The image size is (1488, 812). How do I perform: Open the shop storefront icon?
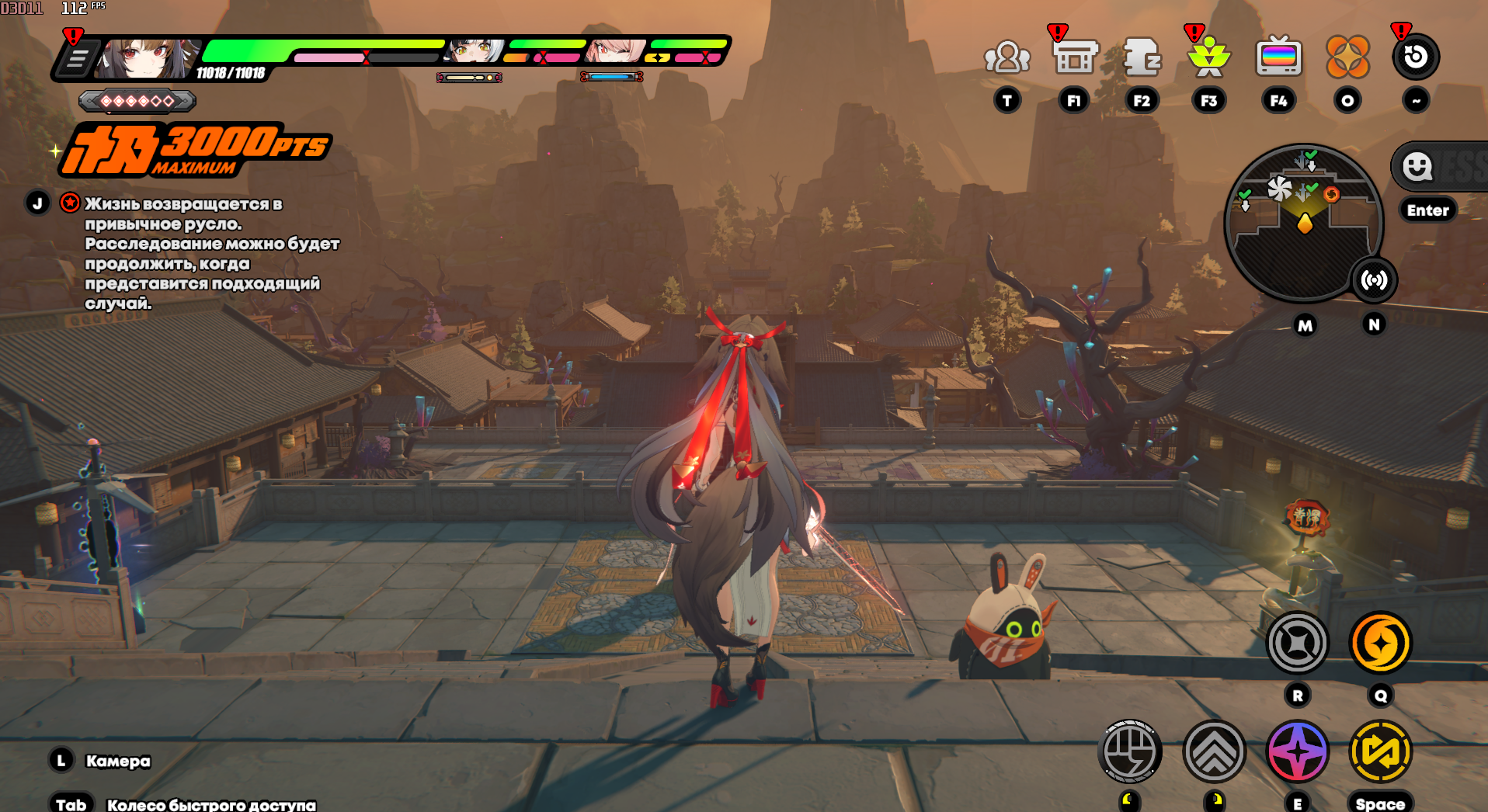[1075, 57]
